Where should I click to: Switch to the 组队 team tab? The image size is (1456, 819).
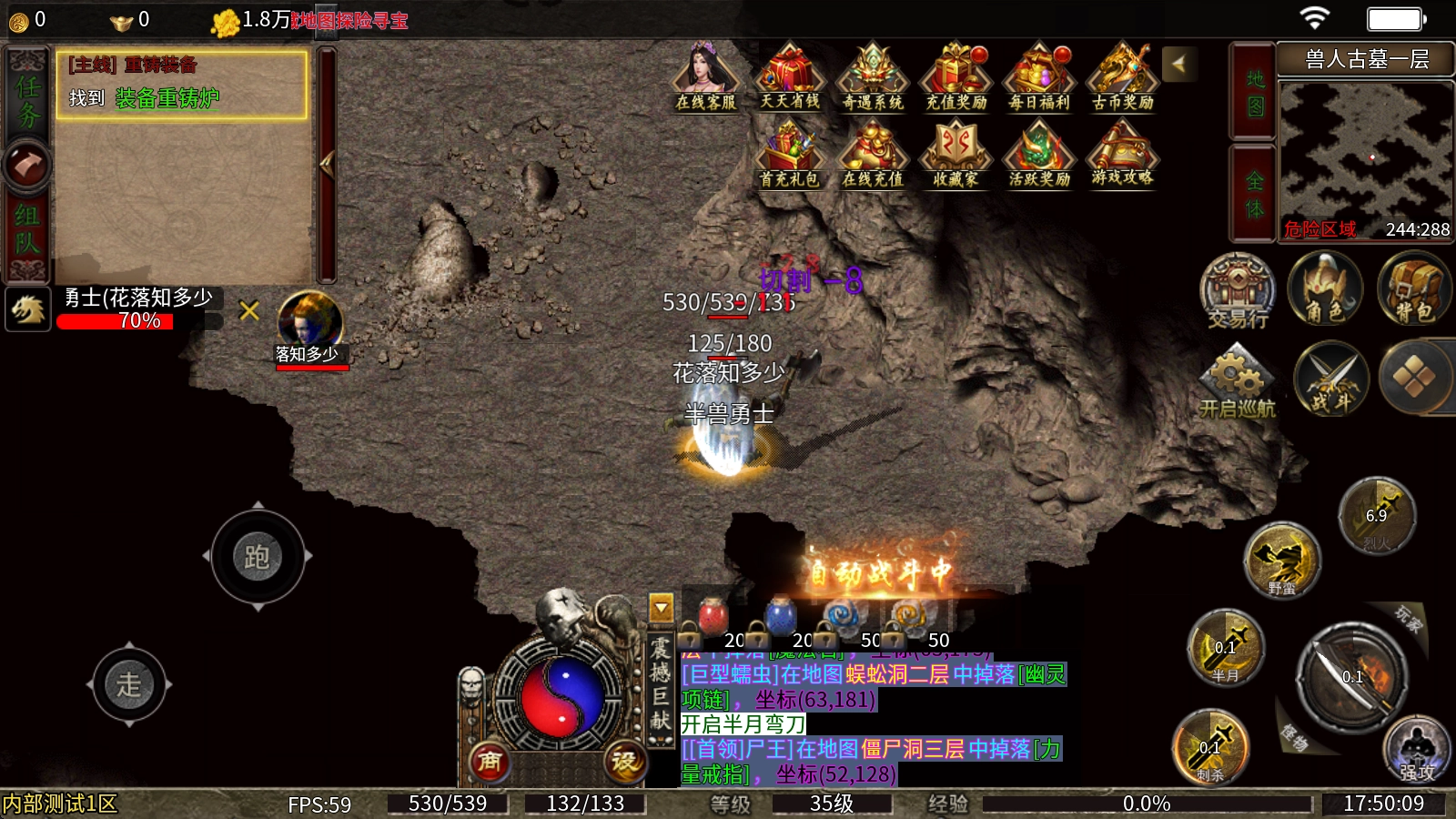(x=27, y=227)
